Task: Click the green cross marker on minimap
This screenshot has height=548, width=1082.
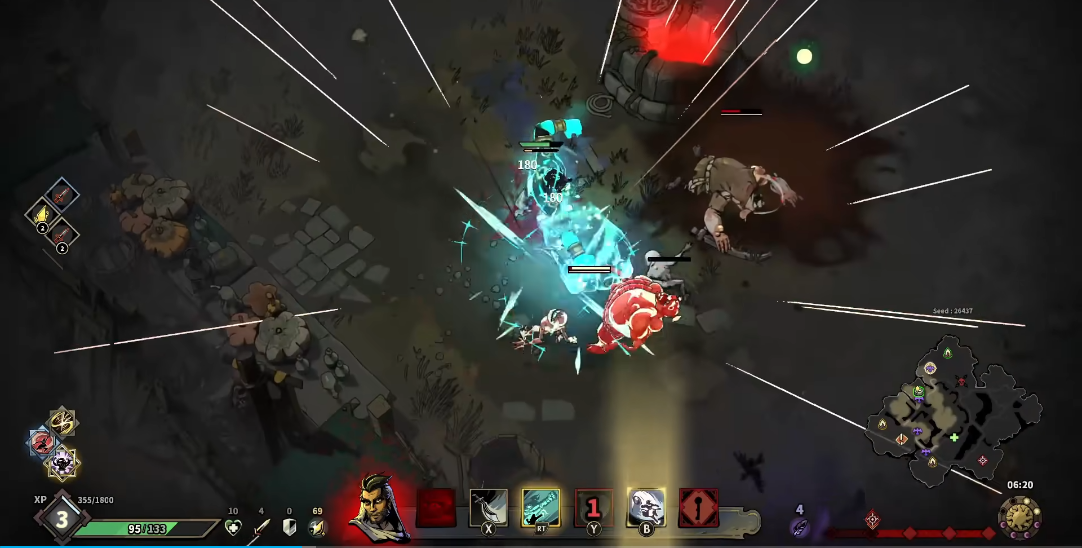Action: 955,437
